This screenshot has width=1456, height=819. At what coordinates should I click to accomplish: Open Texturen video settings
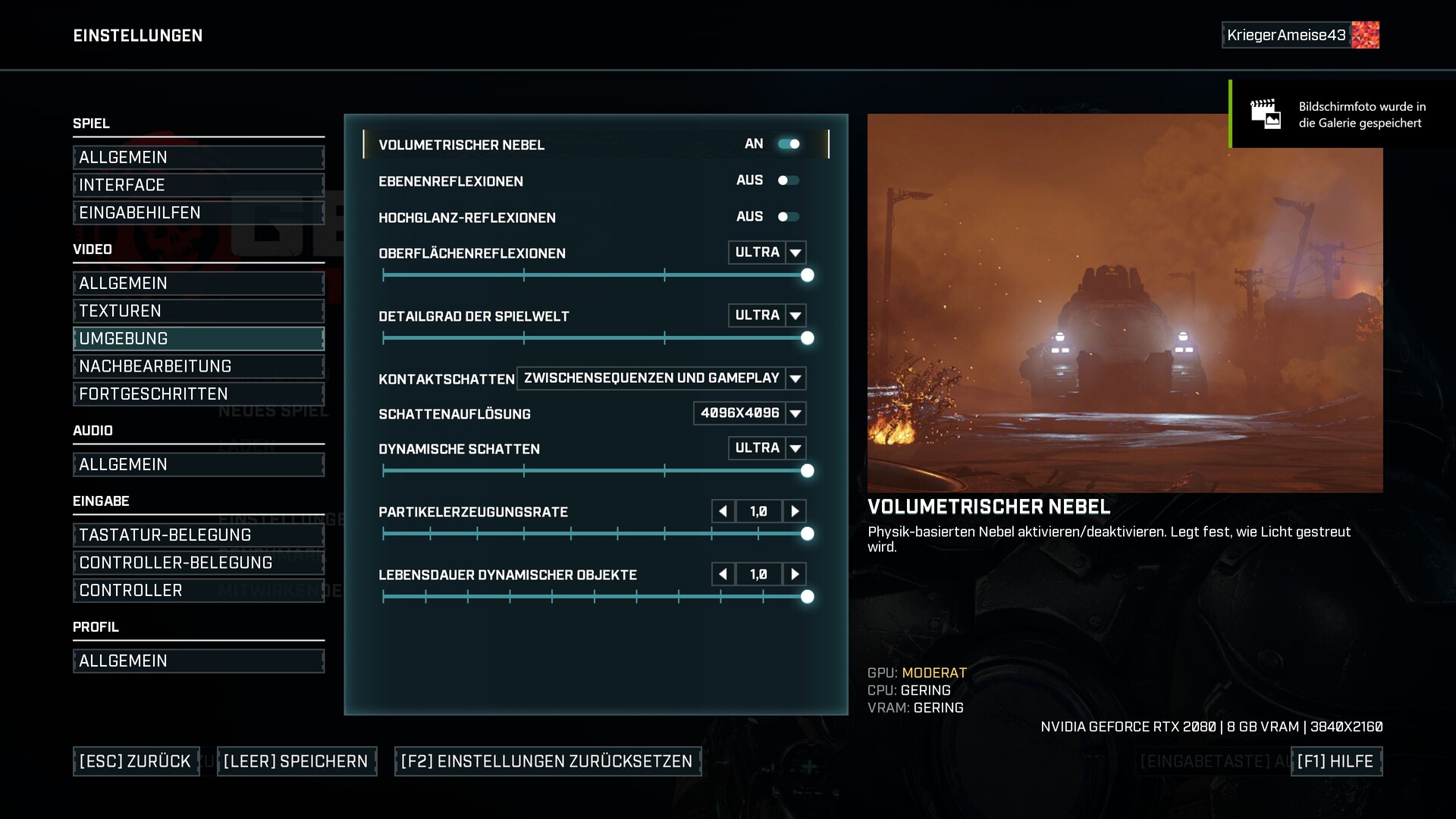click(x=199, y=311)
